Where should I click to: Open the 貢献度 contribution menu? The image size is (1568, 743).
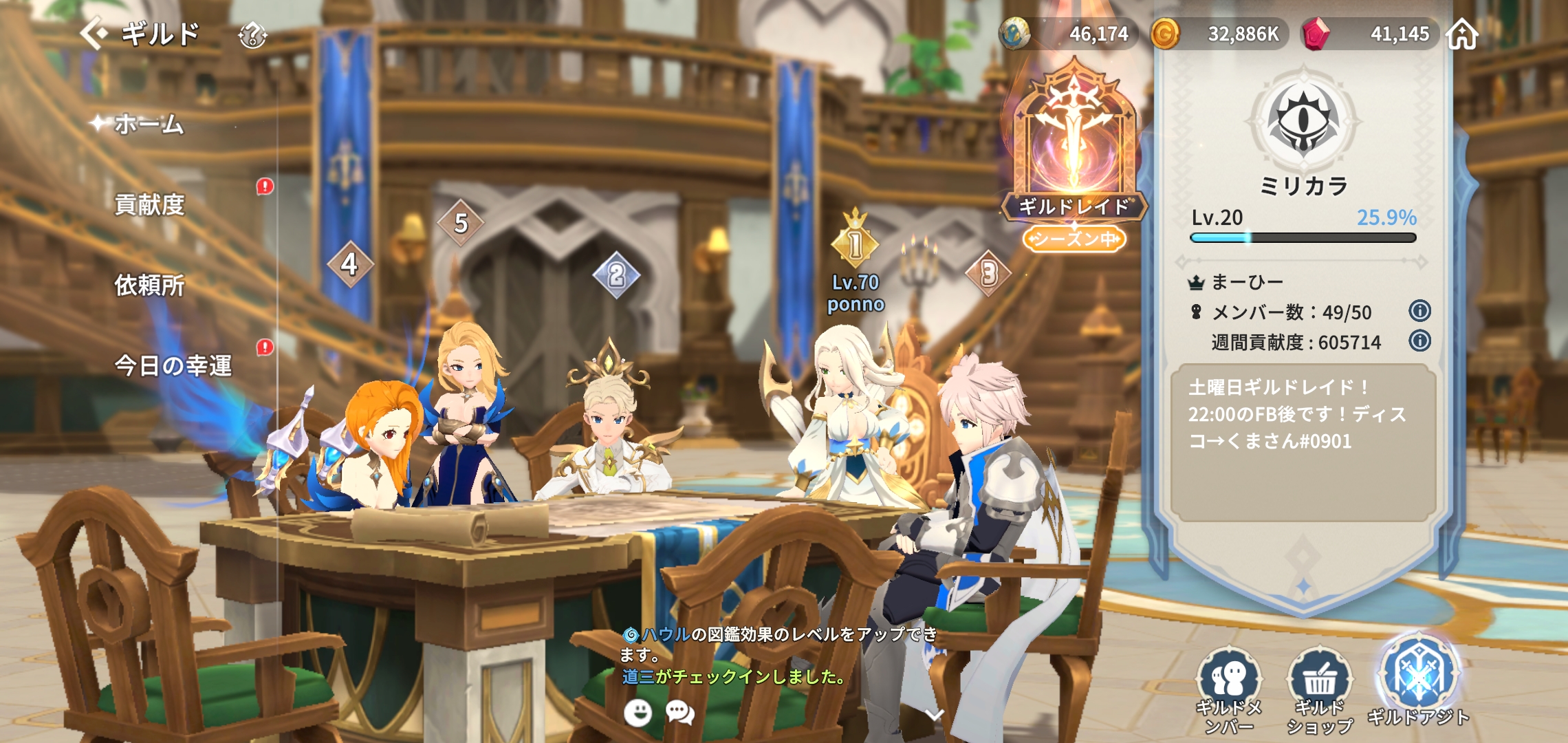pos(149,204)
